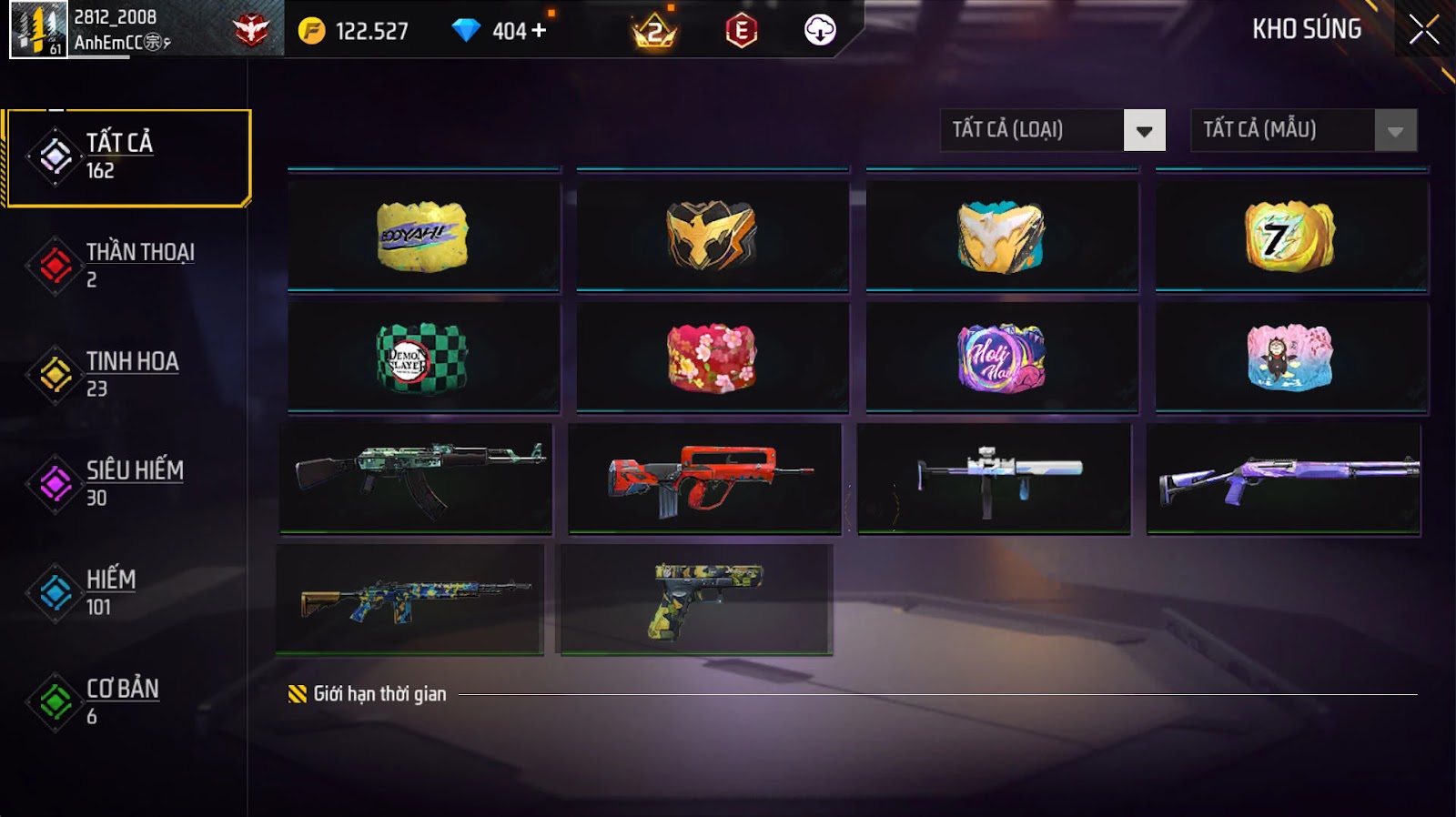Image resolution: width=1456 pixels, height=817 pixels.
Task: Close the Kho Súng weapon vault
Action: [1423, 30]
